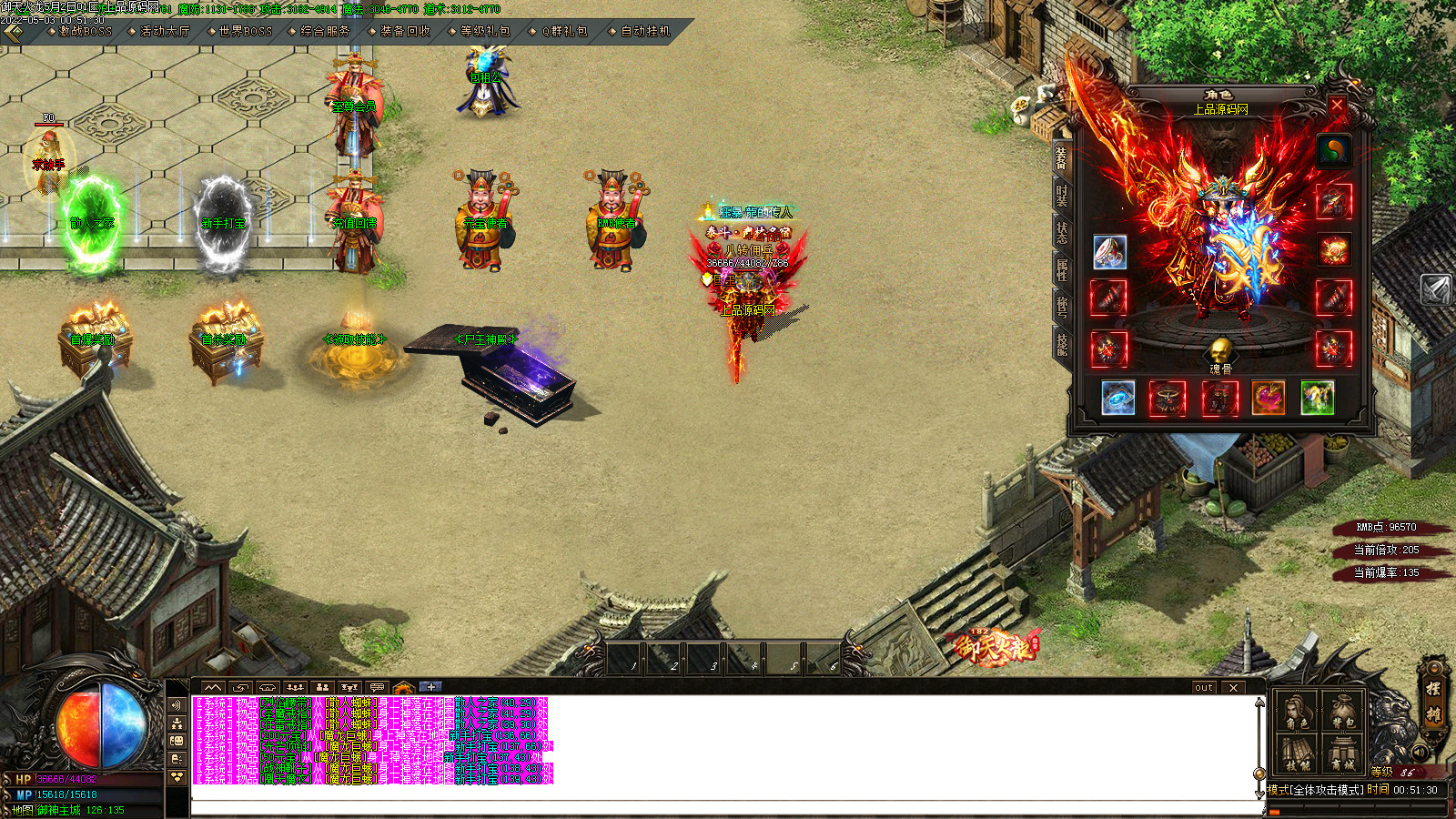The image size is (1456, 819).
Task: Select the 状态 status tab
Action: coord(1061,232)
